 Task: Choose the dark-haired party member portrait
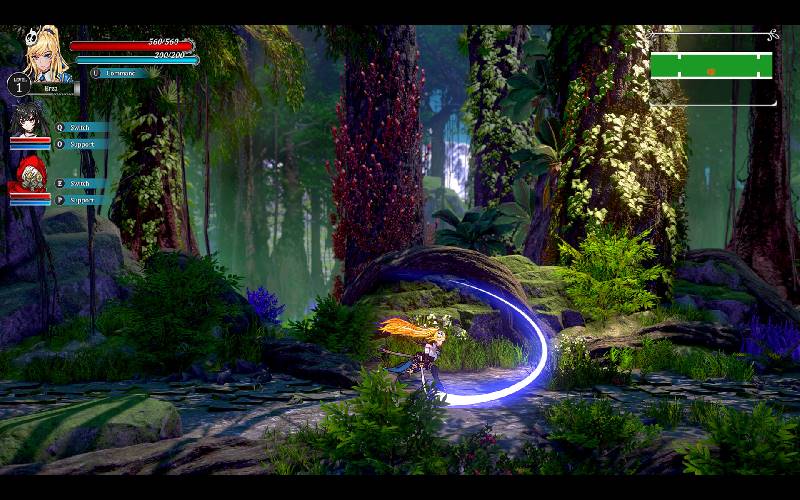[28, 121]
